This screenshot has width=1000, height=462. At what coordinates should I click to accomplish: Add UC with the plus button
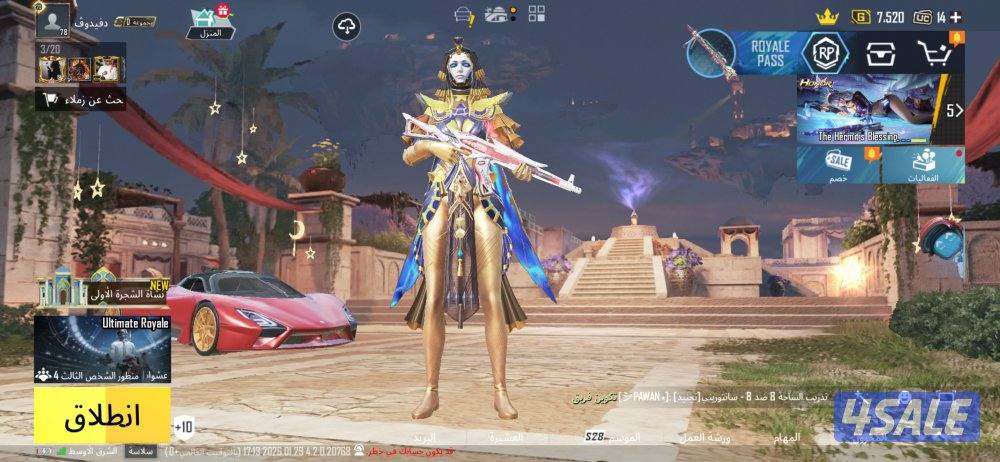956,17
